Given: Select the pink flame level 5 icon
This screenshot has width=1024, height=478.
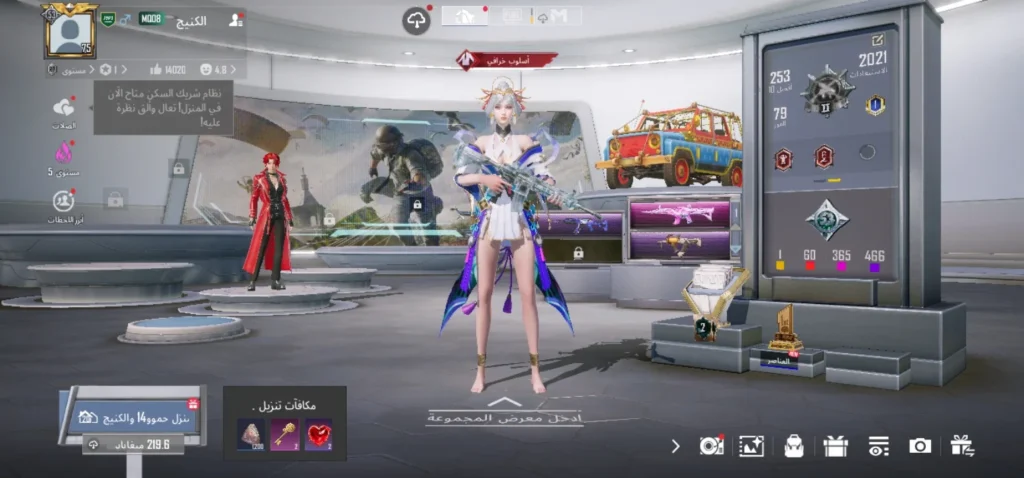Looking at the screenshot, I should 64,153.
